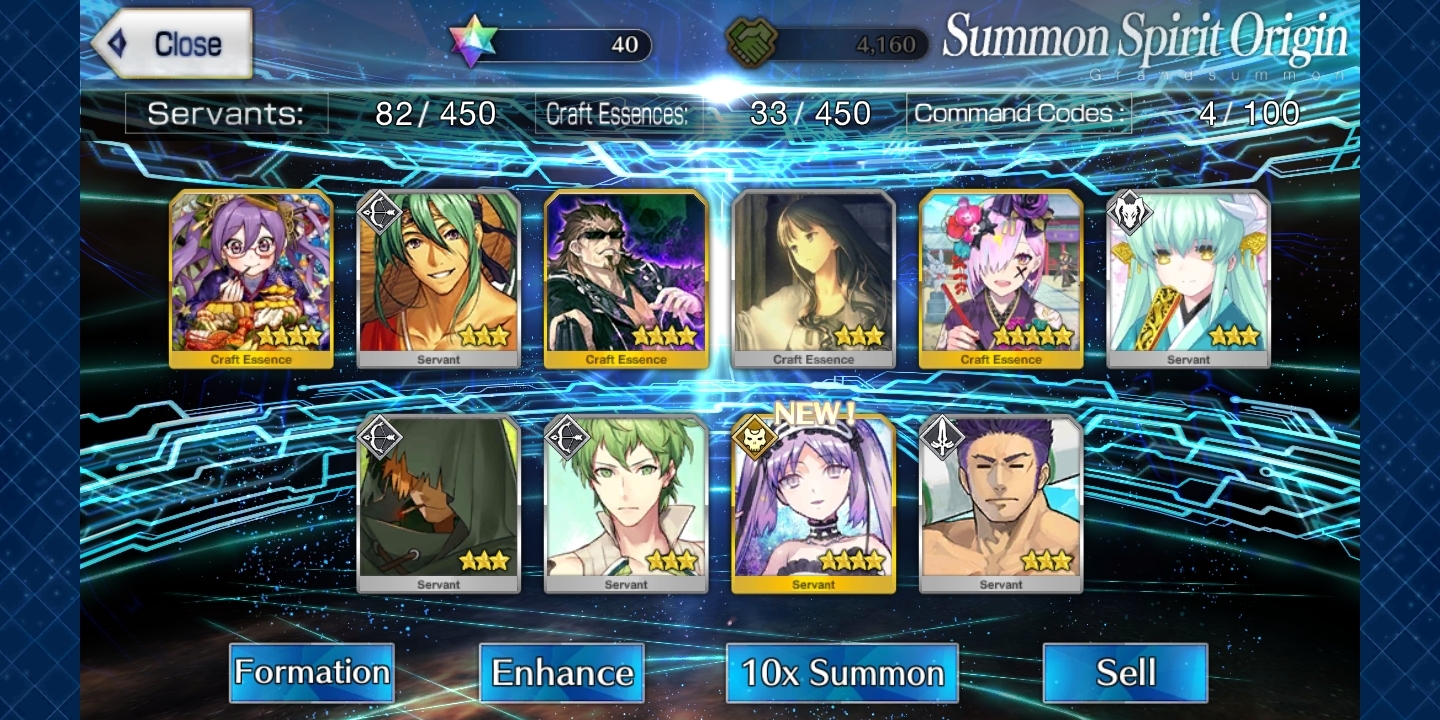Select the mint-haired horned berserker Servant card
The height and width of the screenshot is (720, 1440).
click(1188, 279)
